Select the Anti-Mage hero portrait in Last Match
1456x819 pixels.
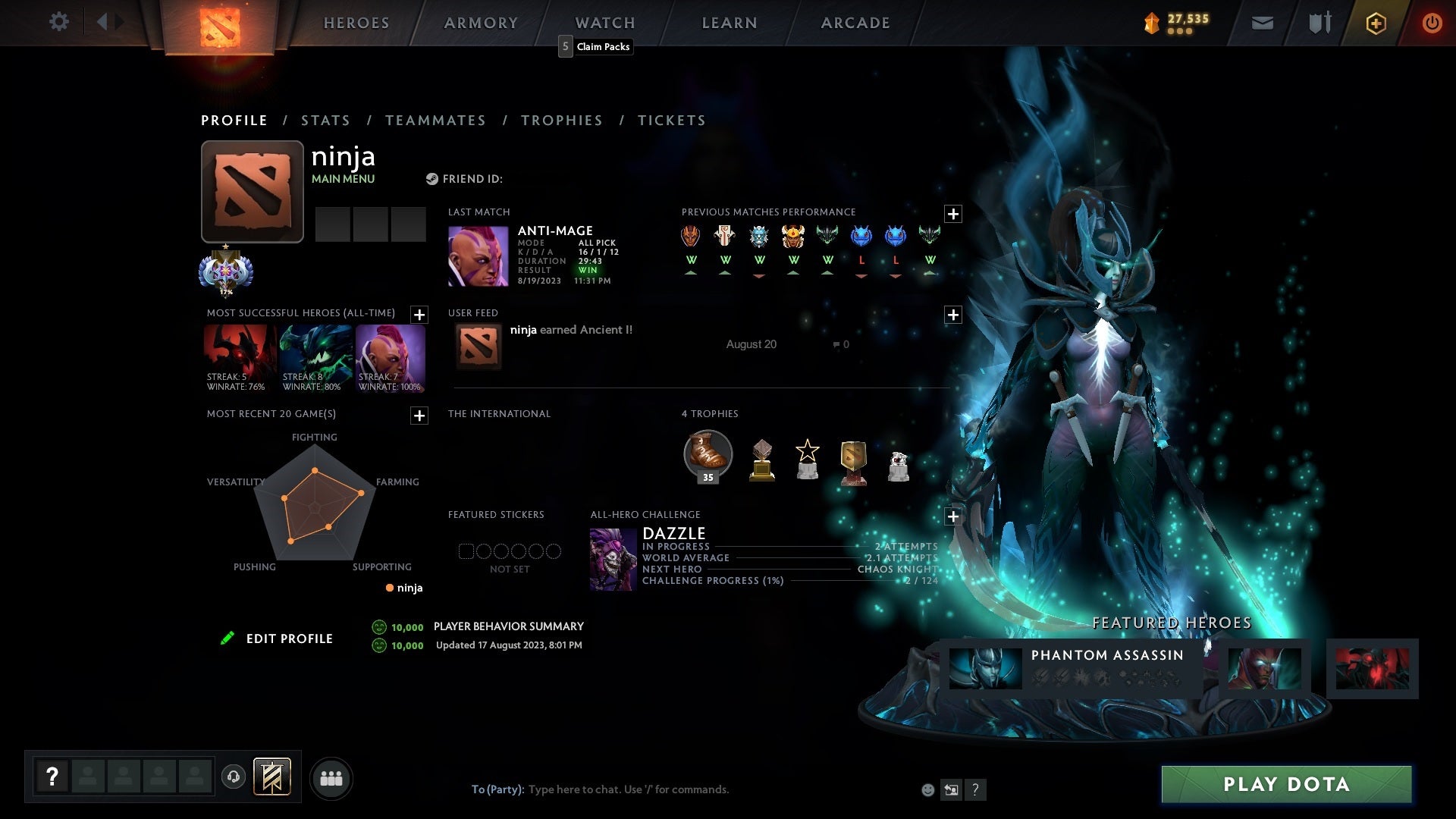478,256
